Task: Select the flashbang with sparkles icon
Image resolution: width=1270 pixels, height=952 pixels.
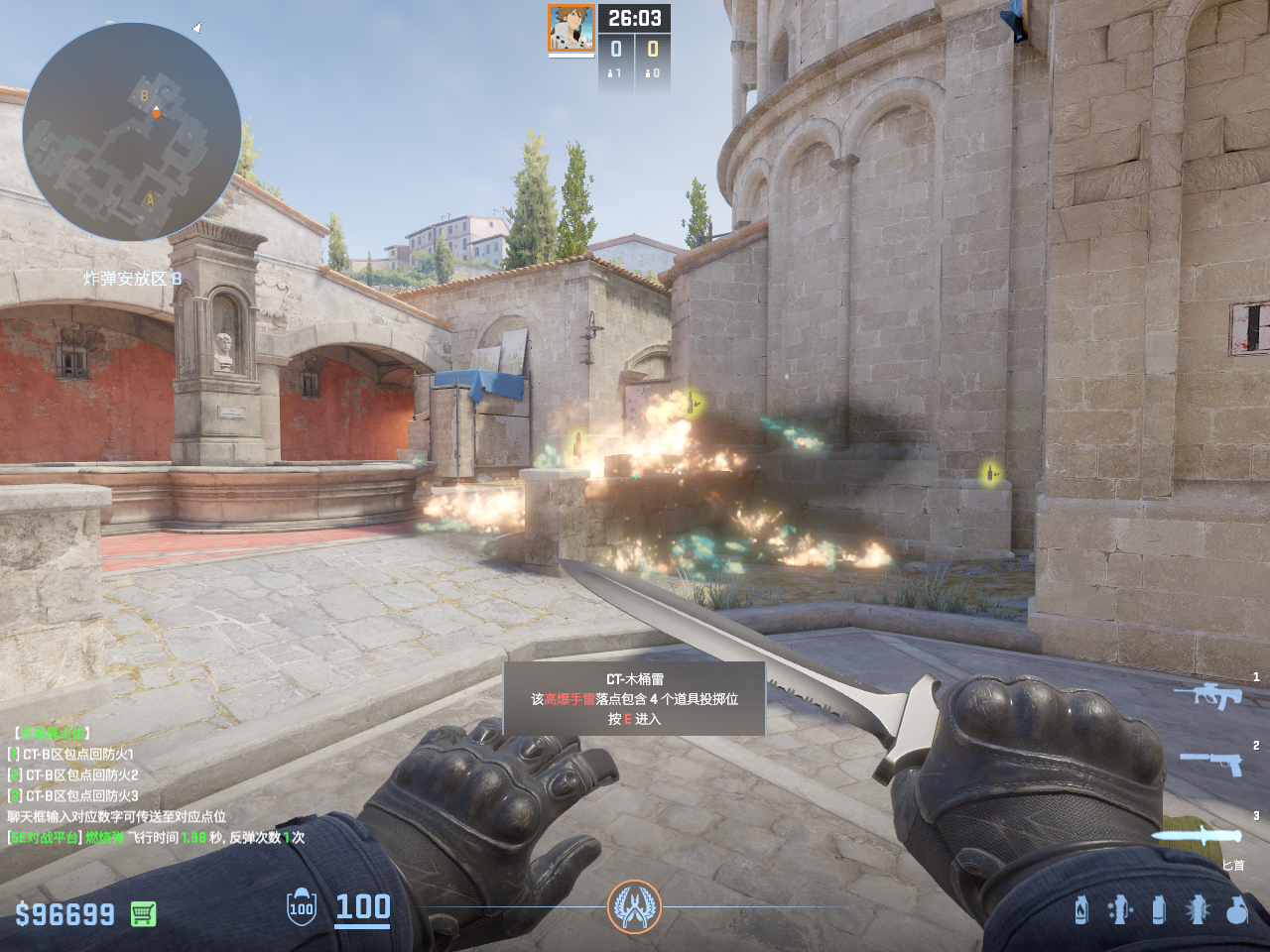Action: [x=1119, y=909]
